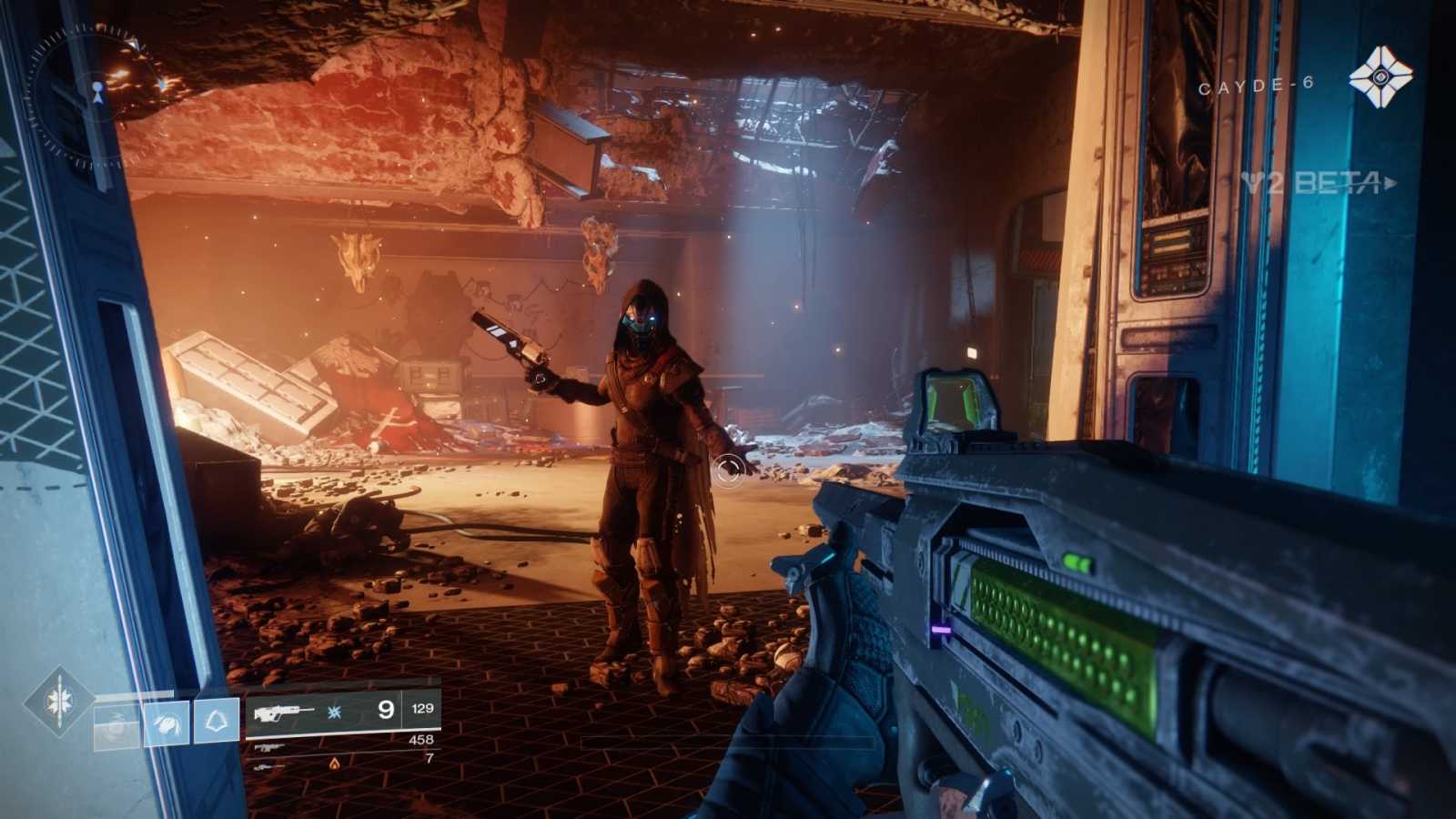
Task: Click the CAYDE-6 nameplate
Action: 1256,86
